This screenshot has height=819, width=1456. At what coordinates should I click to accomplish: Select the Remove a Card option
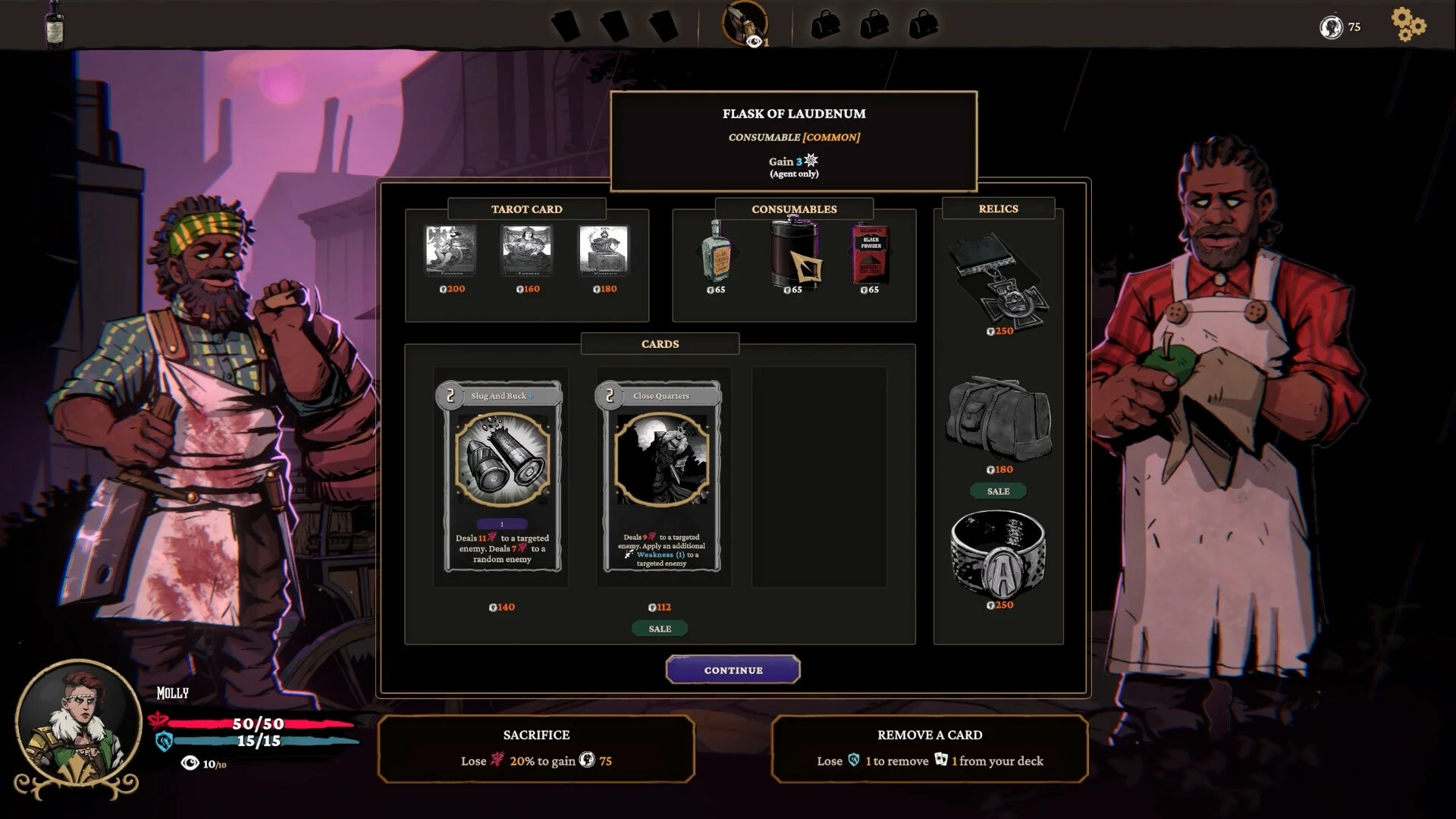930,748
